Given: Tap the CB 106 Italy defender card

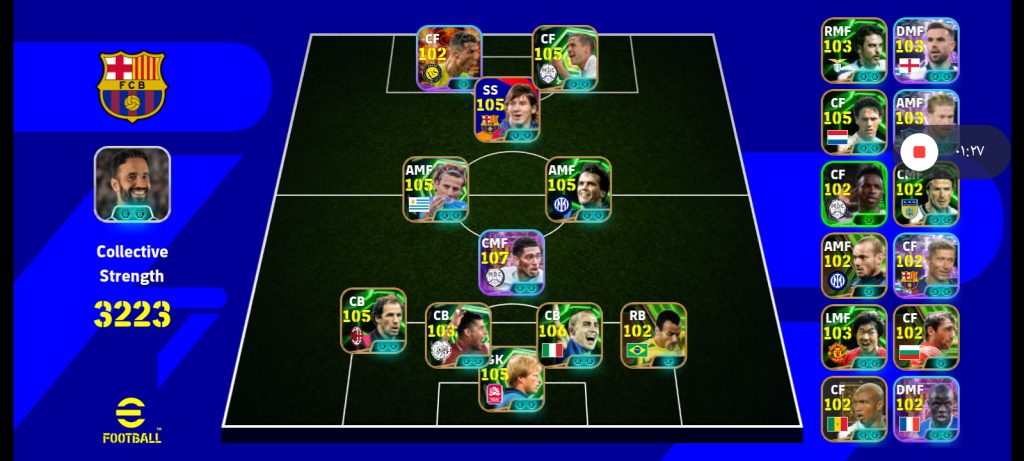Looking at the screenshot, I should [x=569, y=335].
